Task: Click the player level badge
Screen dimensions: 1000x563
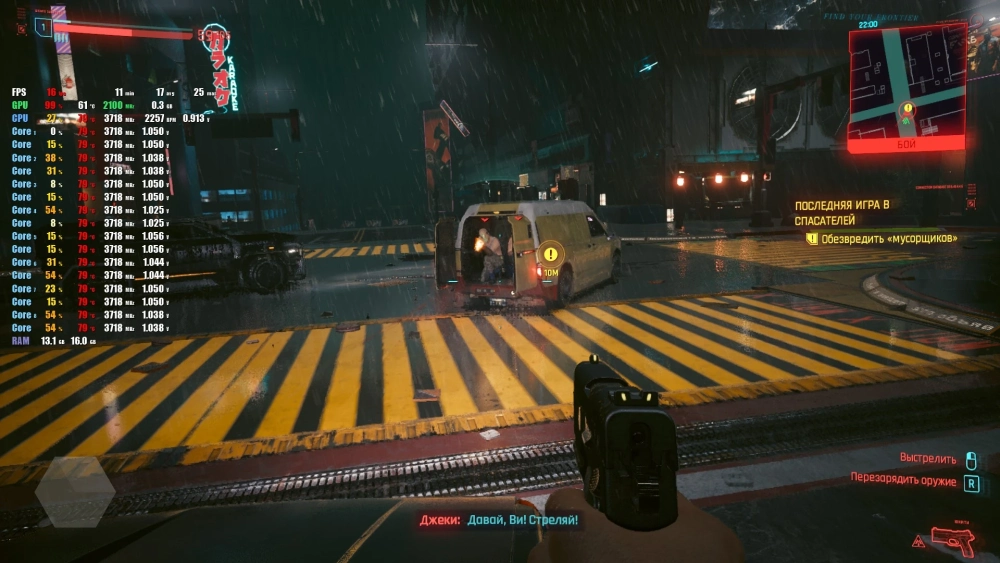Action: tap(43, 27)
